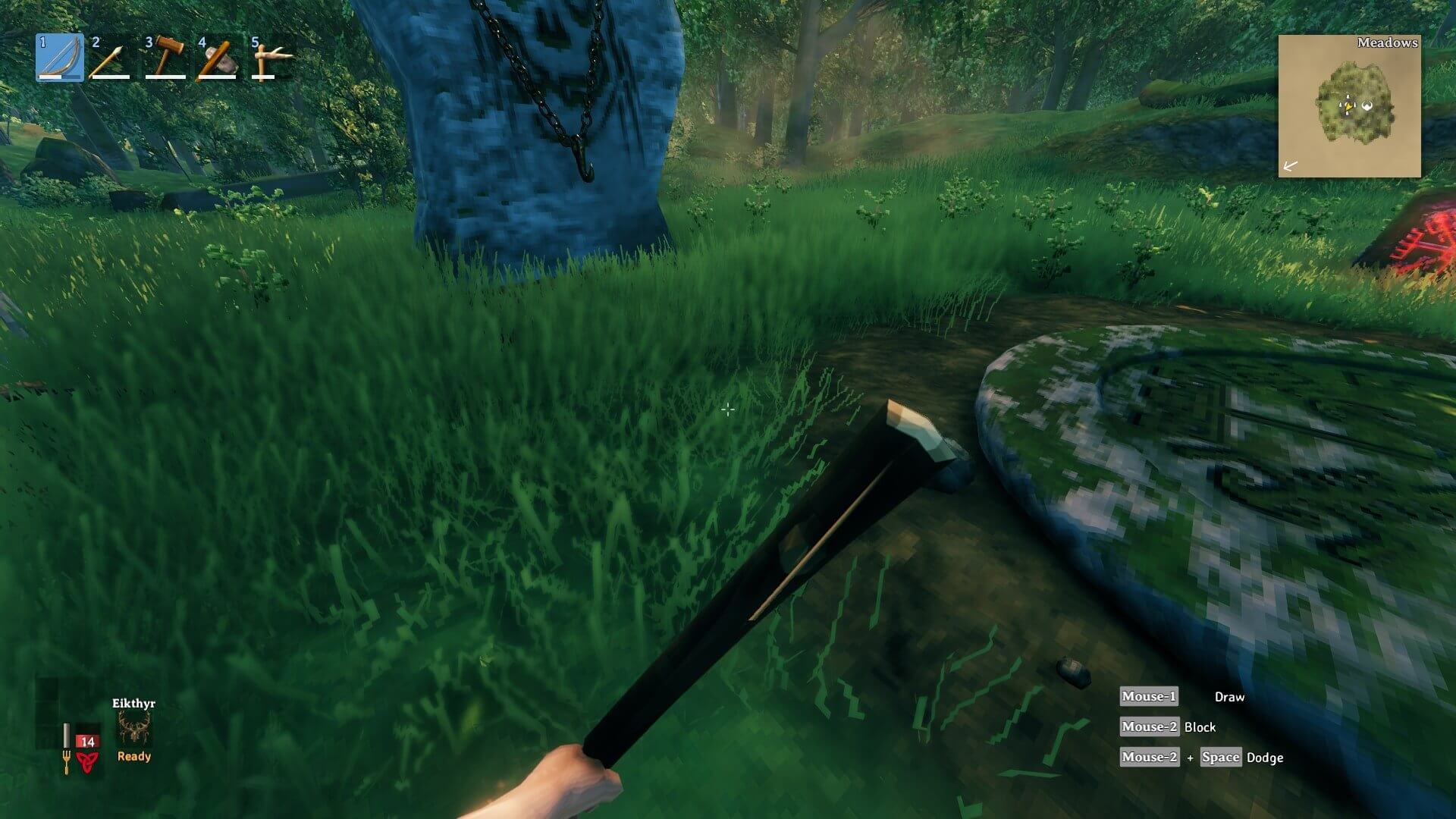This screenshot has height=819, width=1456.
Task: Click the Space key badge in the dodge prompt
Action: coord(1222,758)
